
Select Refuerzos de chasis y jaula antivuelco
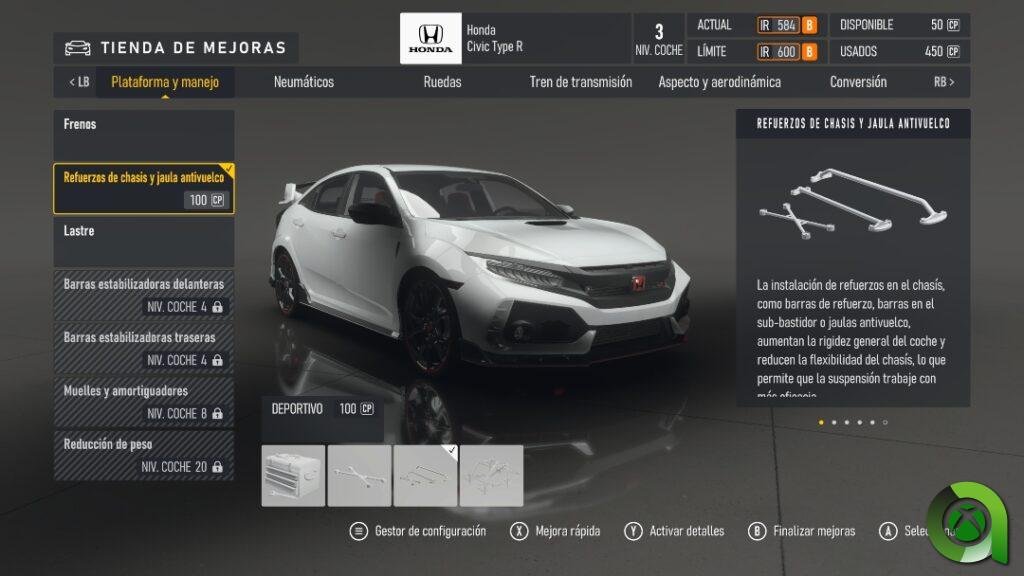[x=144, y=188]
